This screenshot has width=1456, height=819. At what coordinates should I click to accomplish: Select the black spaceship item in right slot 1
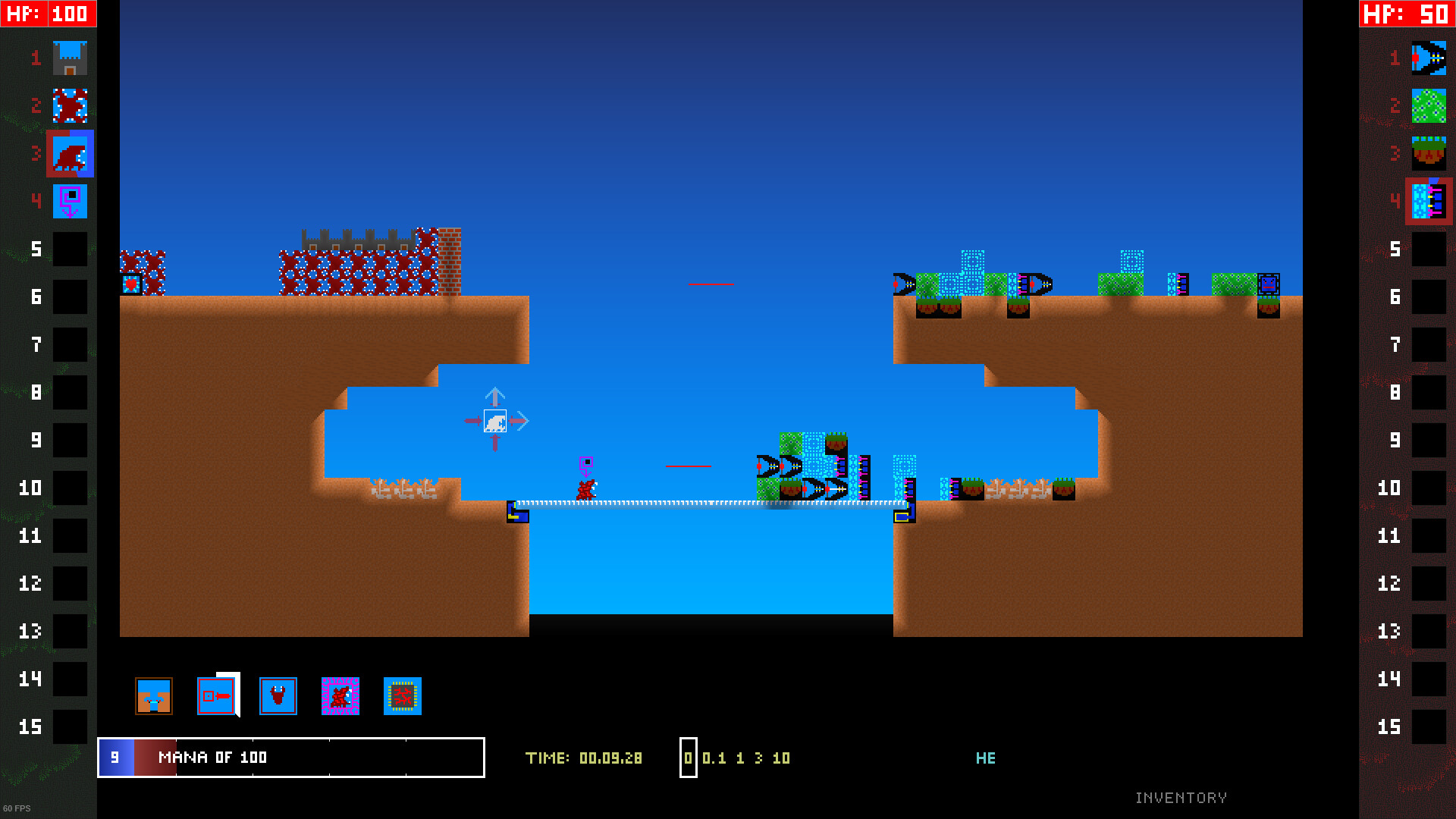coord(1429,57)
